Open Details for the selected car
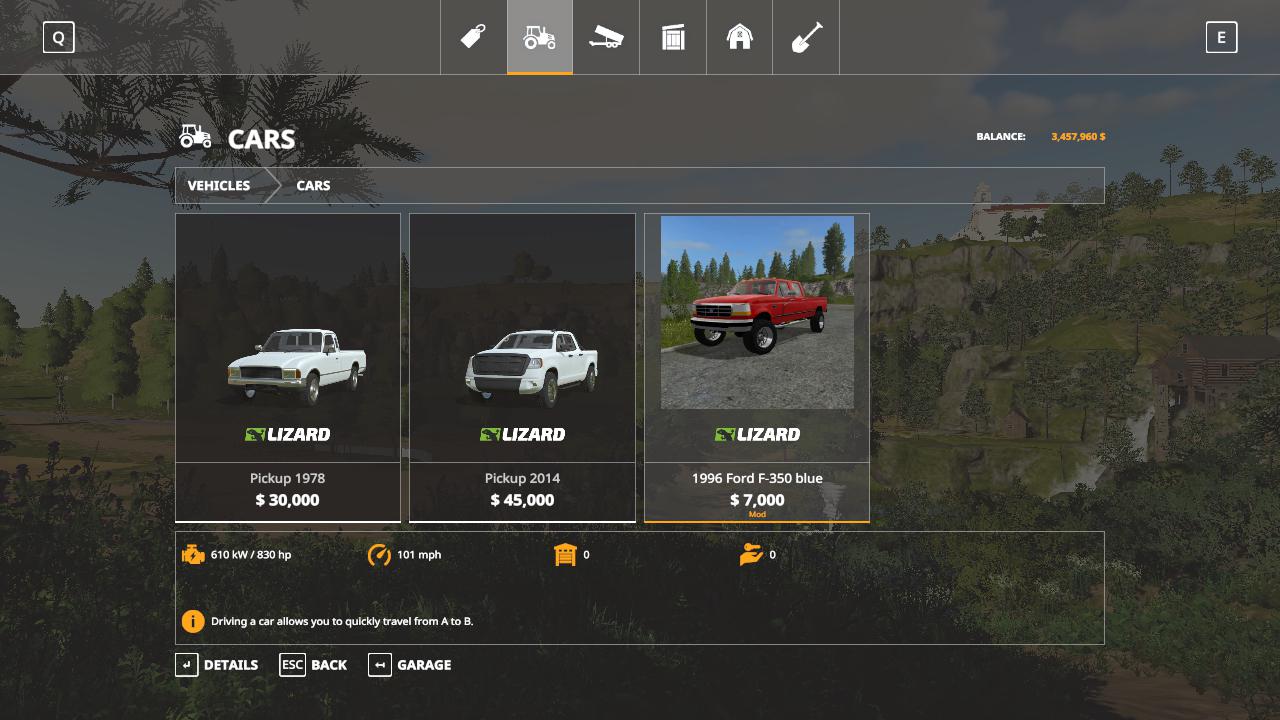Image resolution: width=1280 pixels, height=720 pixels. [217, 665]
